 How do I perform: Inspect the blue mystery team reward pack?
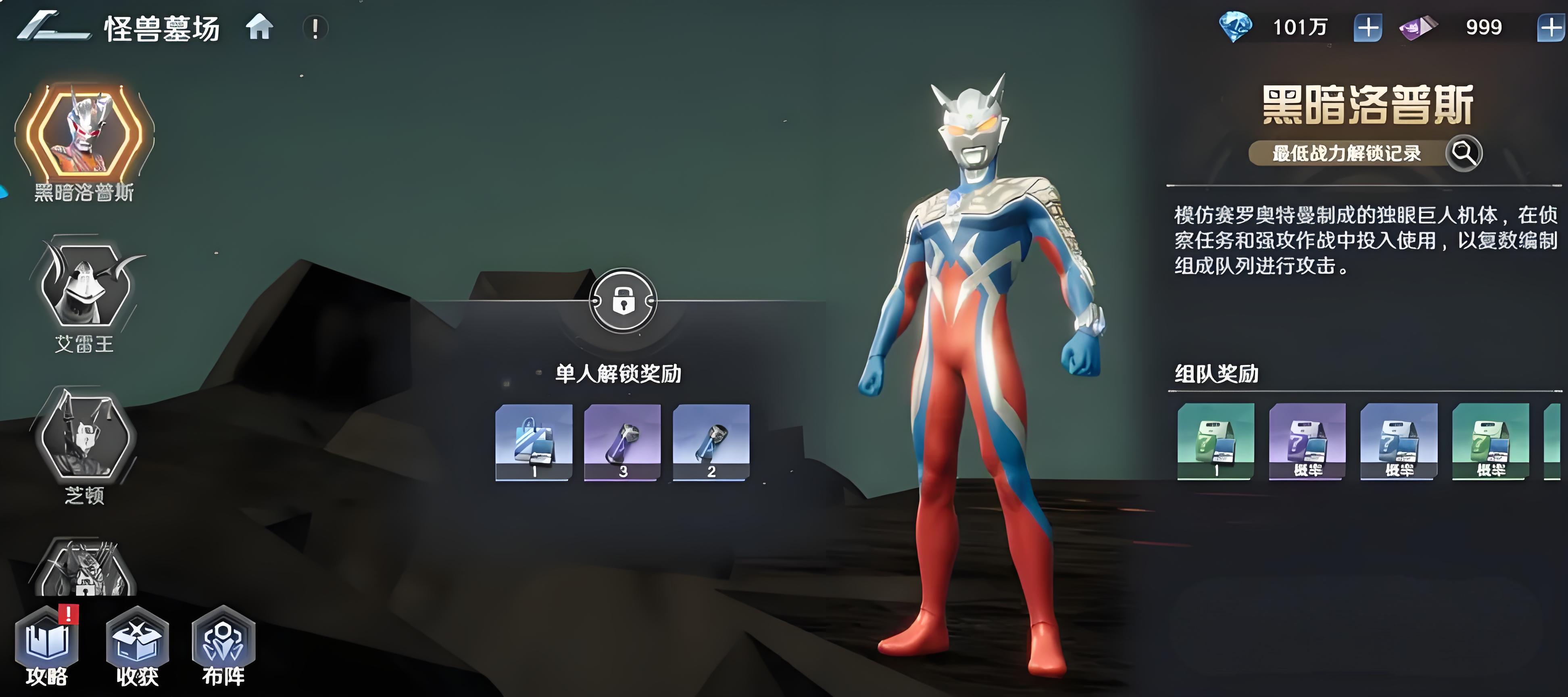(1399, 441)
